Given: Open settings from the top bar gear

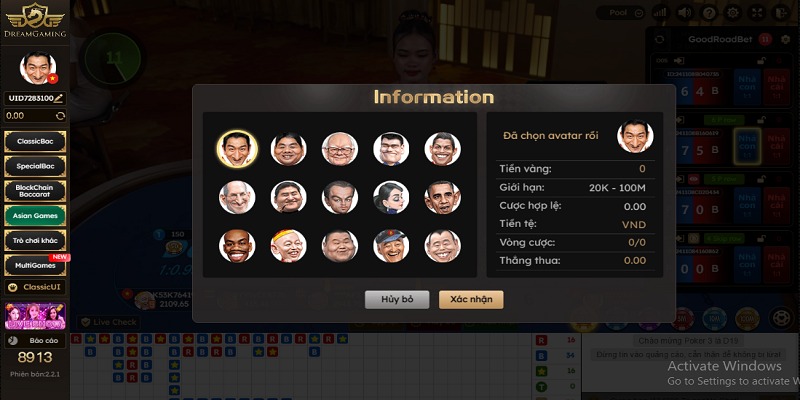Looking at the screenshot, I should (735, 13).
